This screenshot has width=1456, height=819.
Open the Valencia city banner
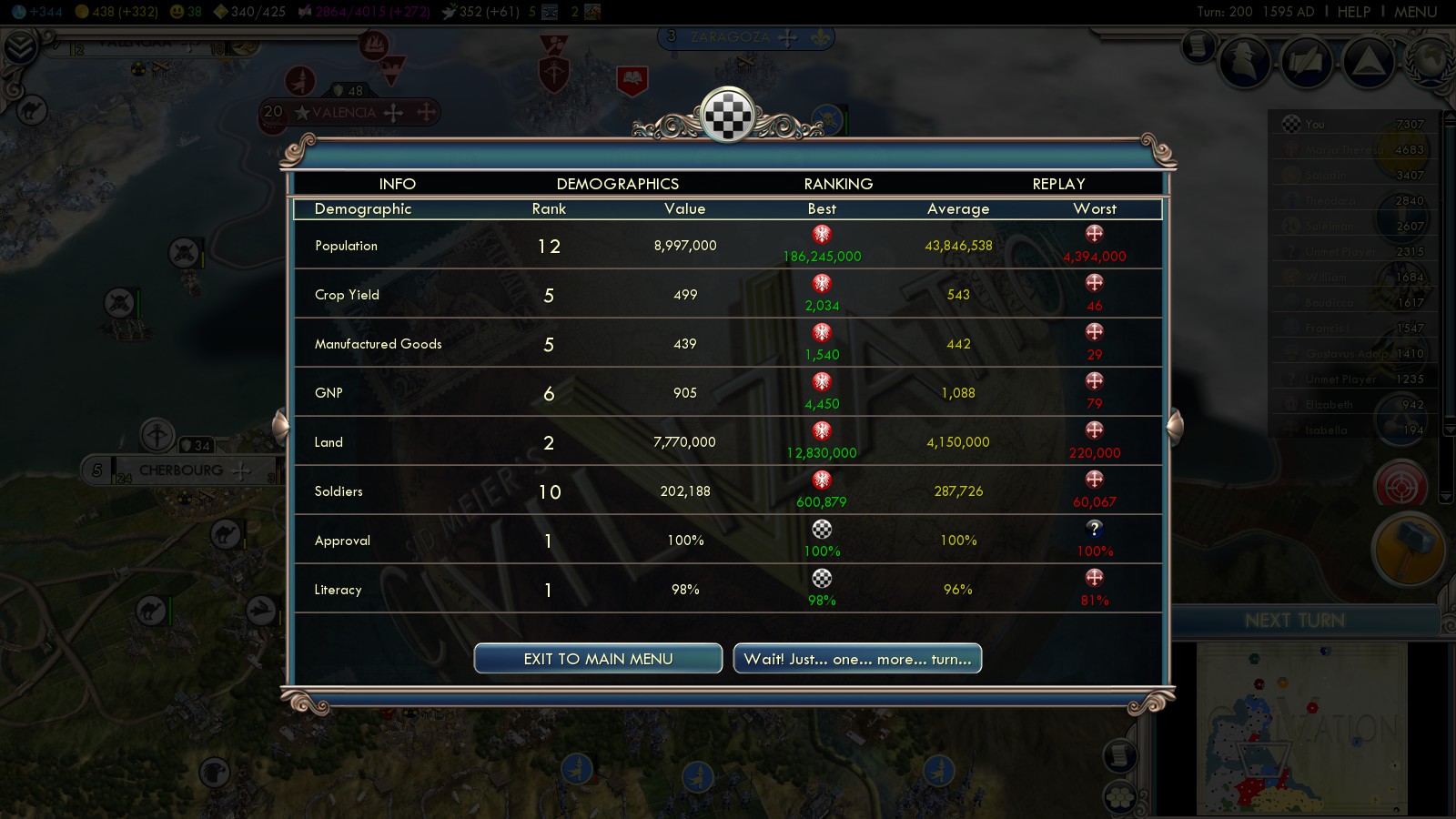coord(344,113)
